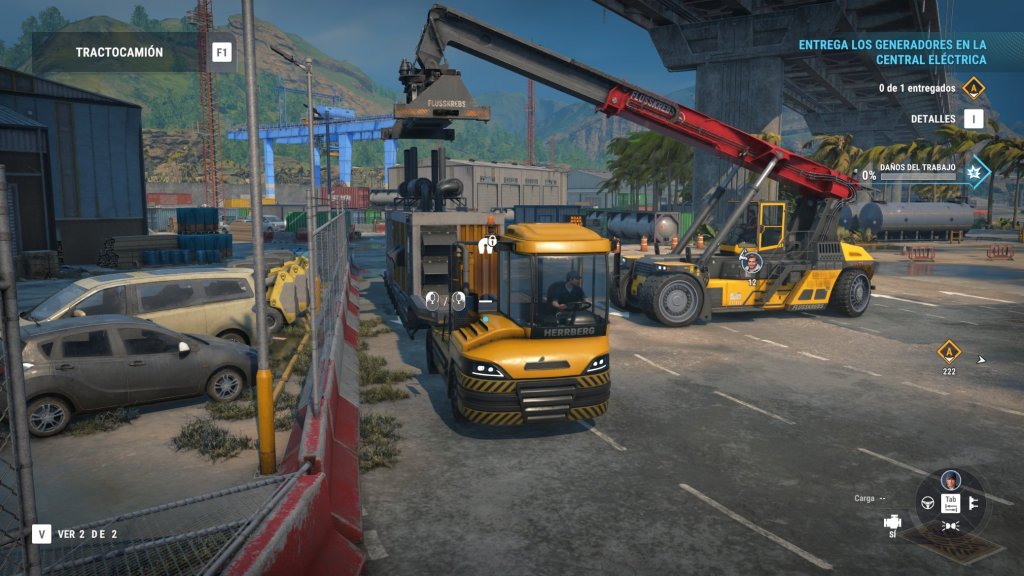This screenshot has width=1024, height=576.
Task: Click the Daños del Trabajo damage icon
Action: pyautogui.click(x=974, y=172)
